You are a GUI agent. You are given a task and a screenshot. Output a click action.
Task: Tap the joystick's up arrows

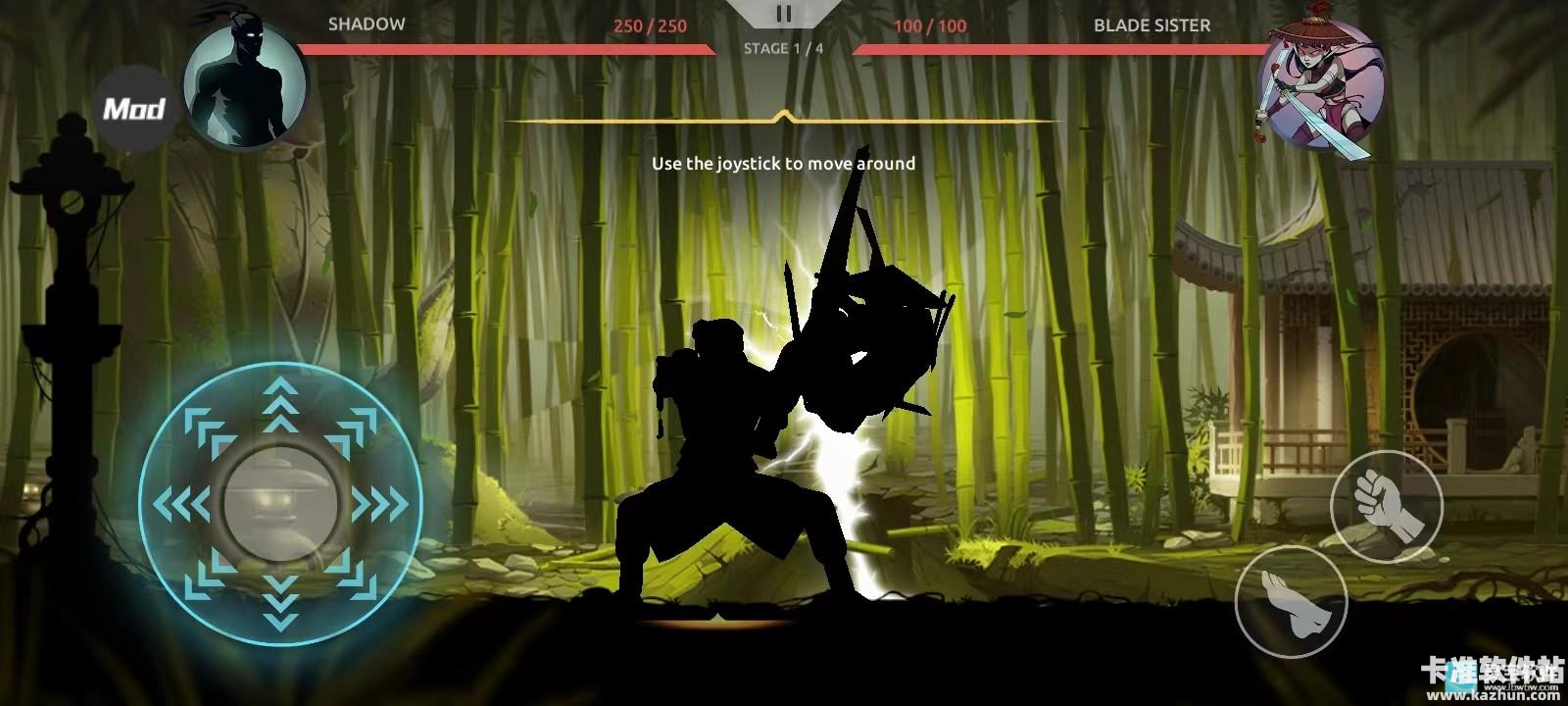[281, 405]
